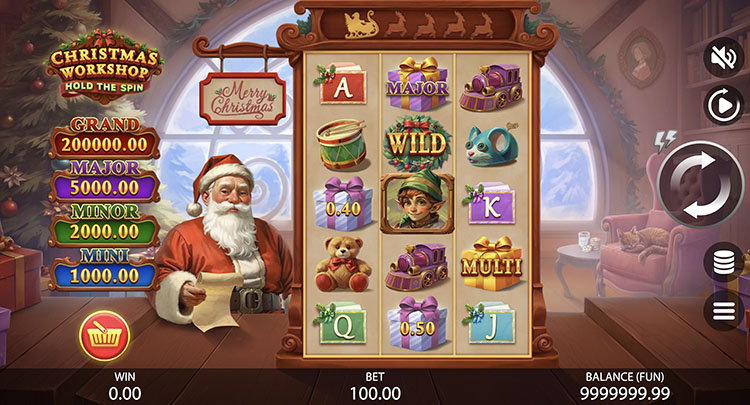Open the hamburger menu
Viewport: 750px width, 405px height.
click(x=721, y=310)
